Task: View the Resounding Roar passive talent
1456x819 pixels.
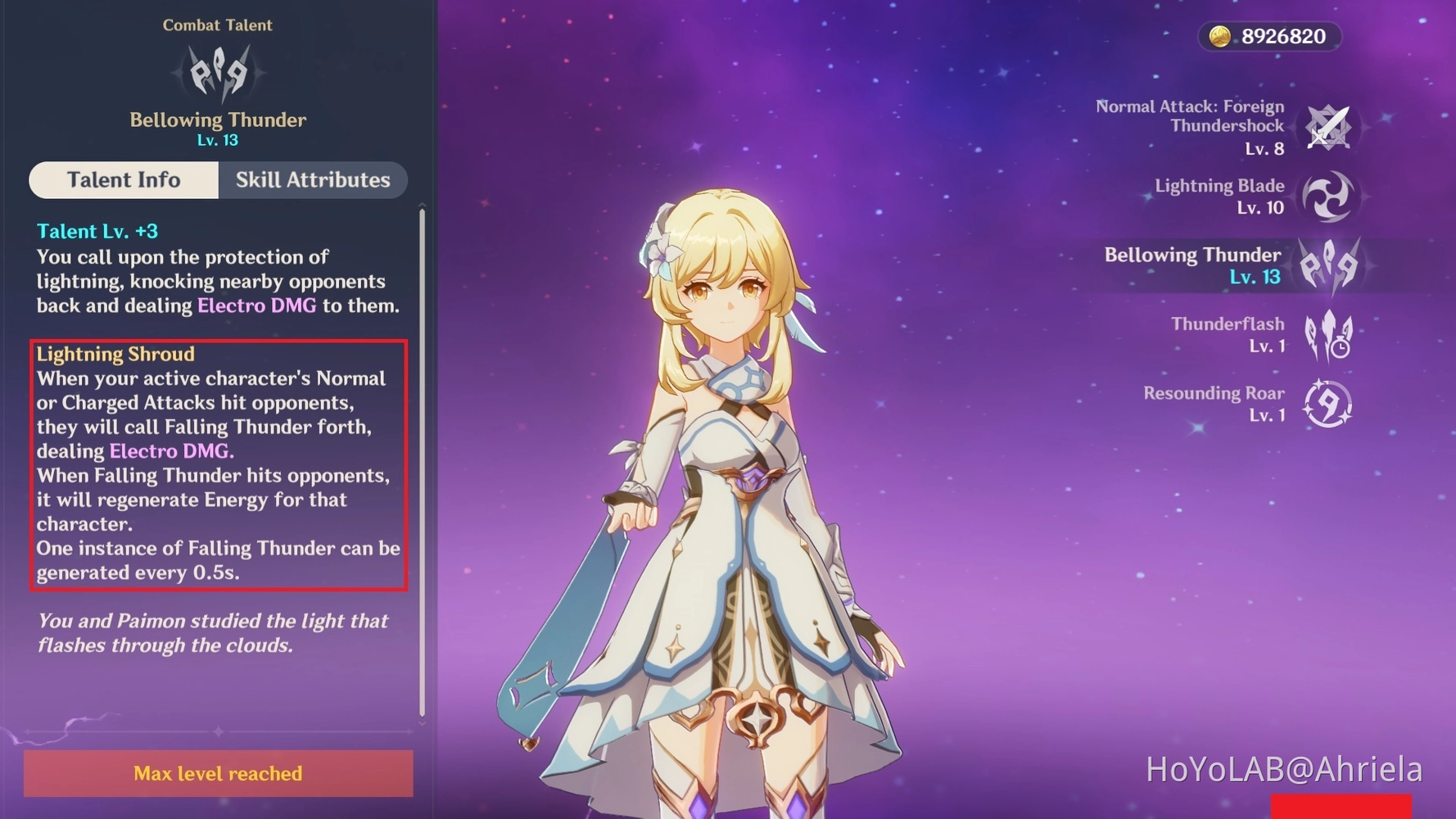Action: [x=1327, y=404]
